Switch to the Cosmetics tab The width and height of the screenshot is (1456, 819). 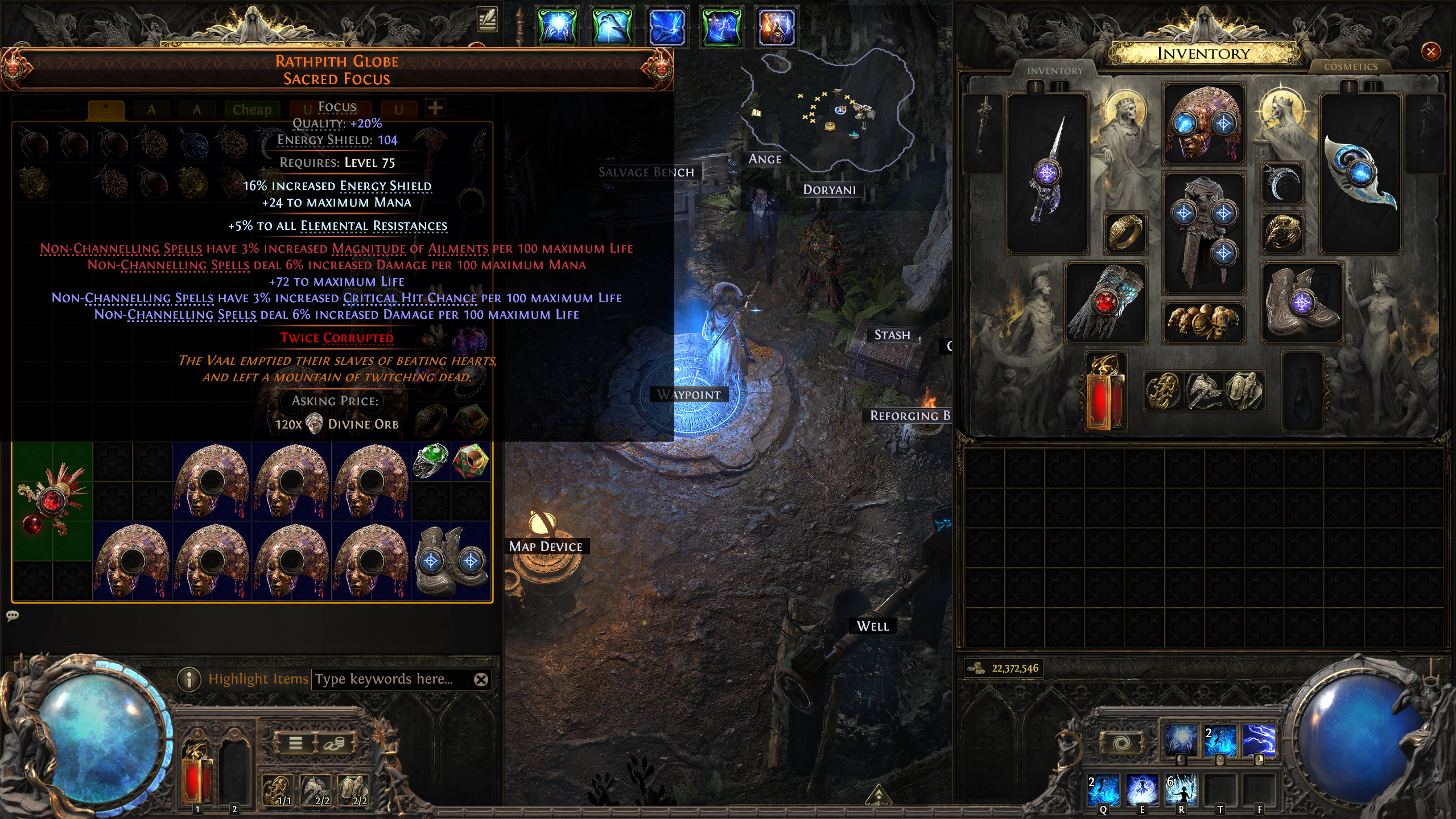[1350, 67]
